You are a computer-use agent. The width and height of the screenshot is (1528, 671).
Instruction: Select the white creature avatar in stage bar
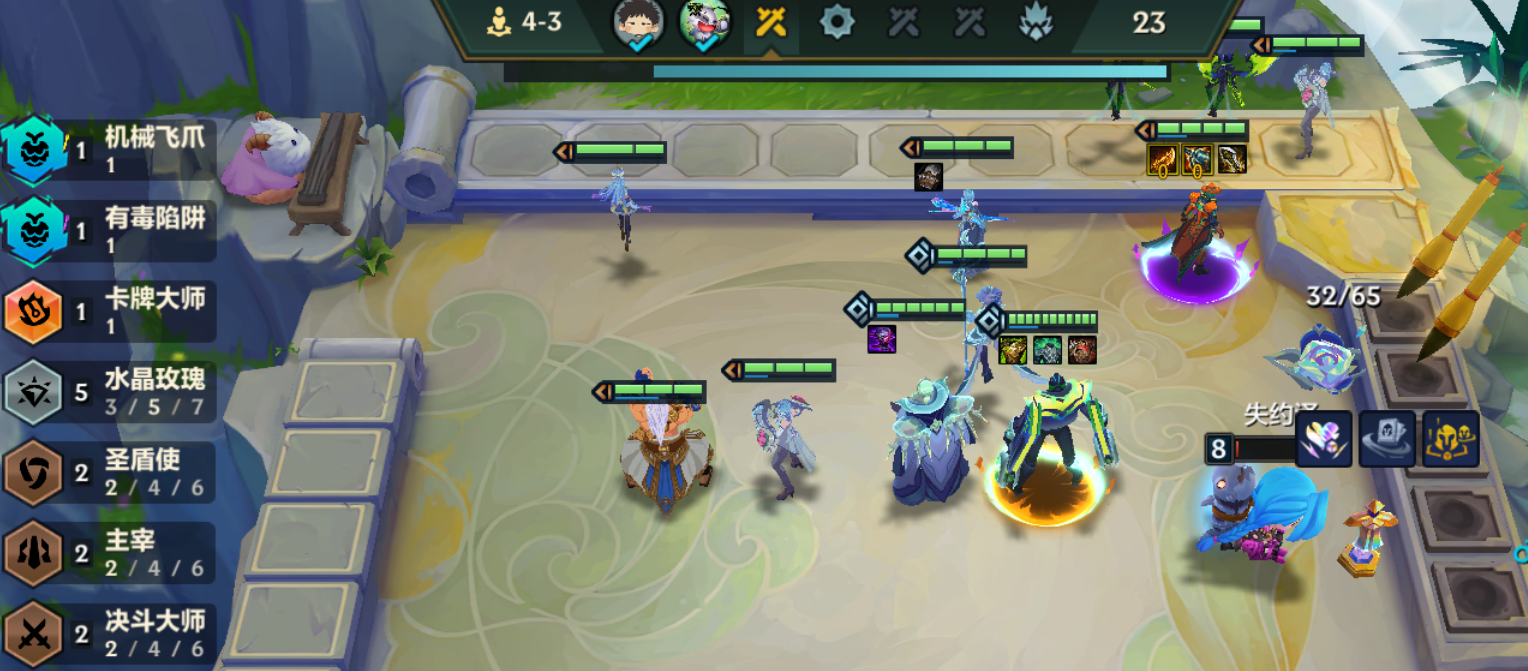tap(704, 24)
